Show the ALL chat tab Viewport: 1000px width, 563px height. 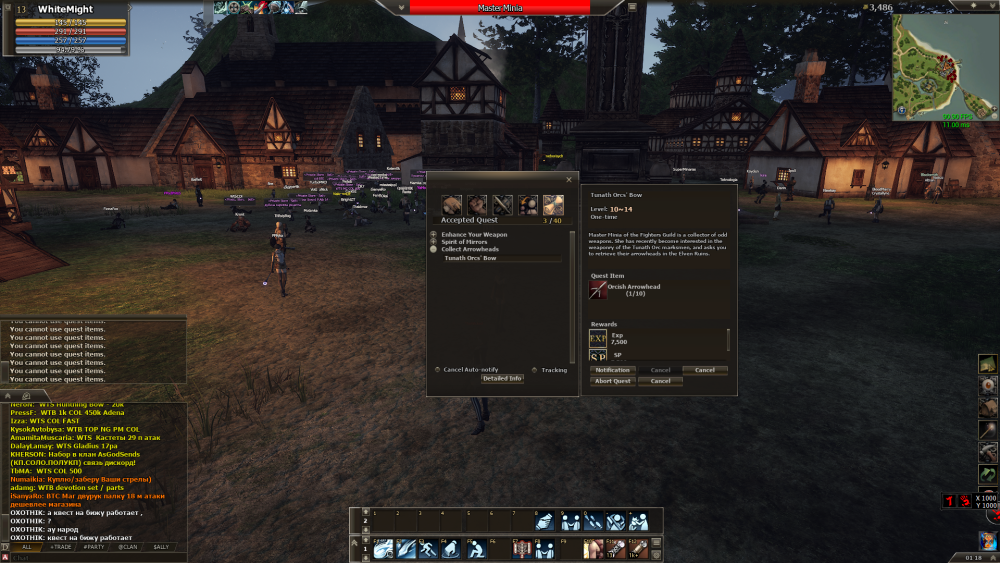[x=26, y=547]
